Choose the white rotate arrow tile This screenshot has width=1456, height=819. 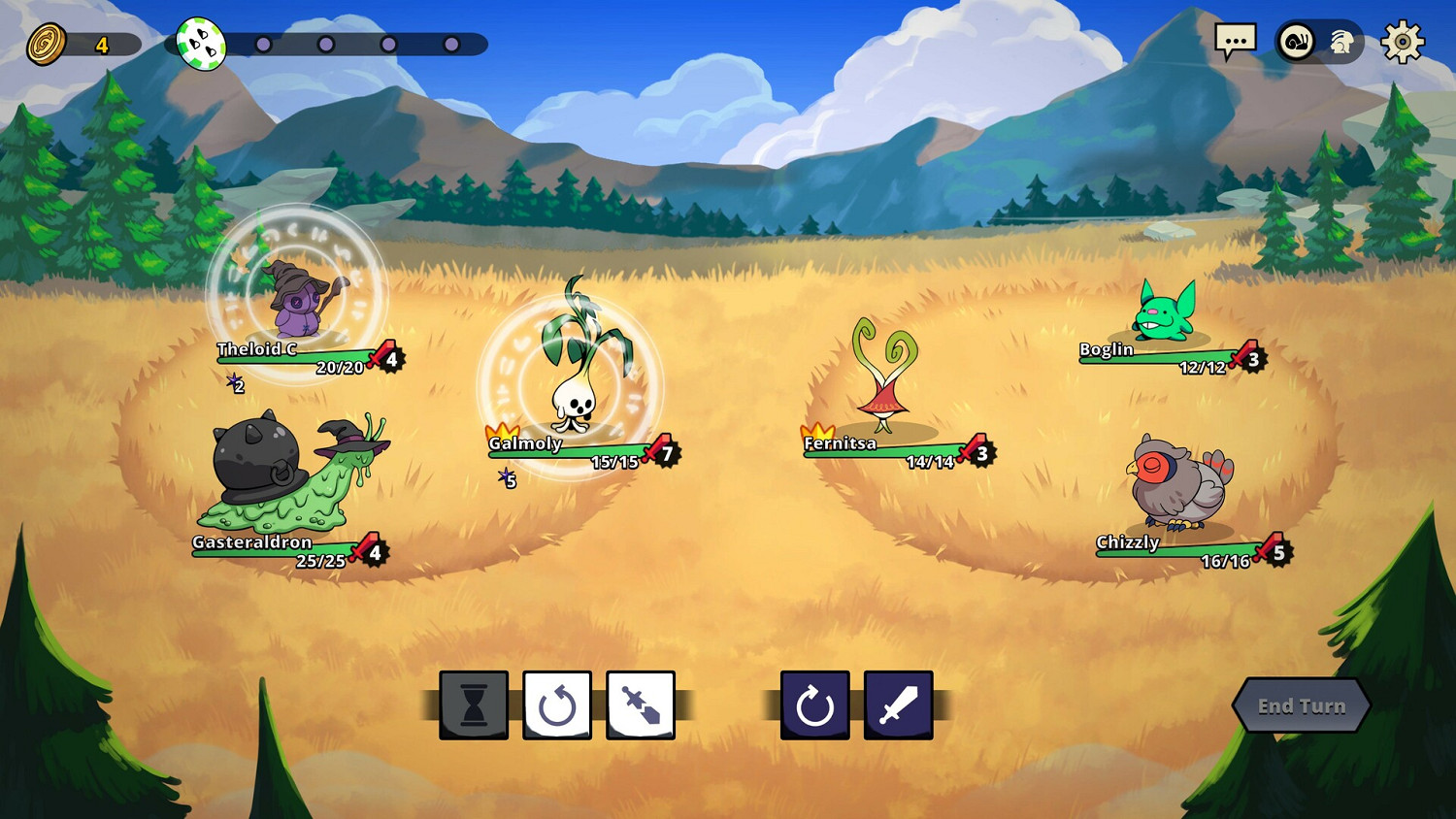pos(557,705)
